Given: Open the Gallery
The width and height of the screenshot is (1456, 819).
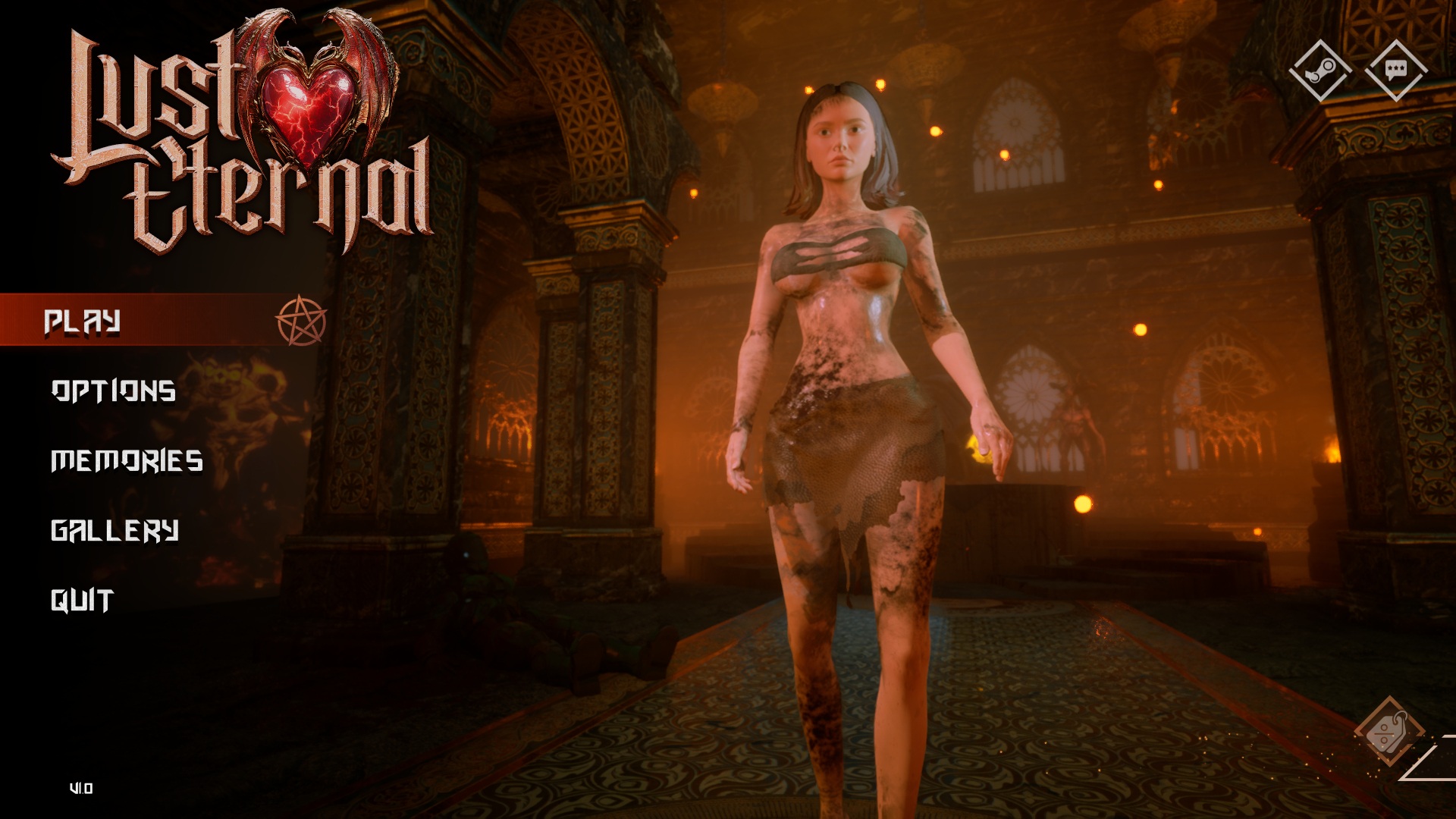Looking at the screenshot, I should (115, 531).
